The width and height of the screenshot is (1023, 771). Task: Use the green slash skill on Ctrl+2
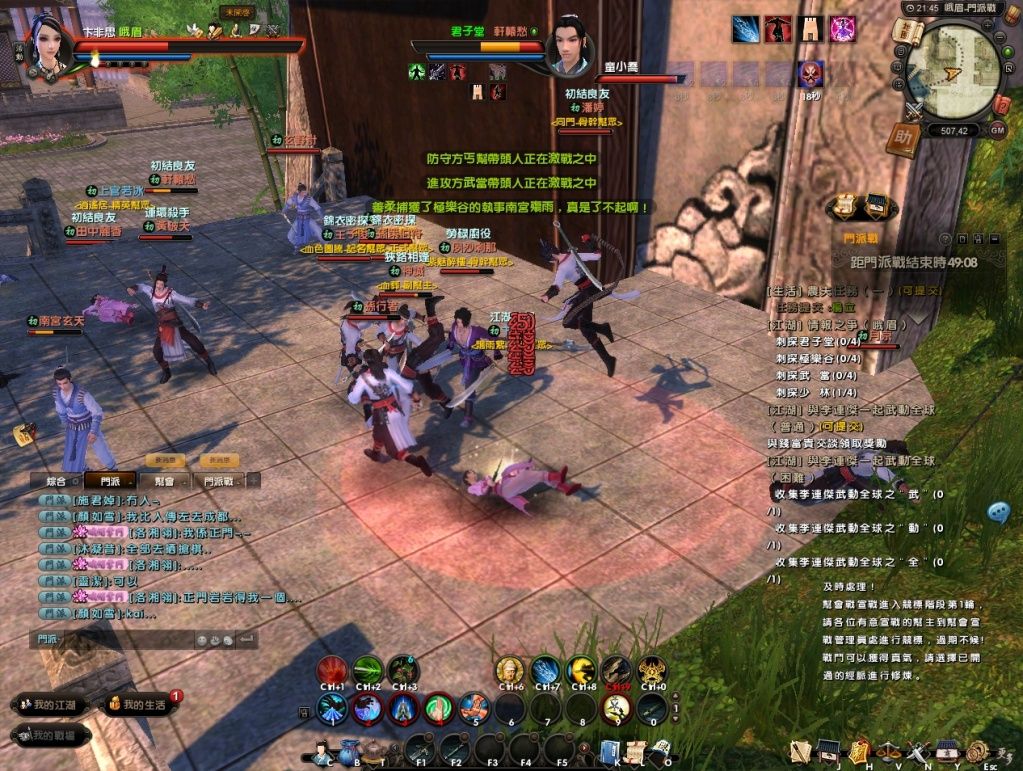pos(367,670)
